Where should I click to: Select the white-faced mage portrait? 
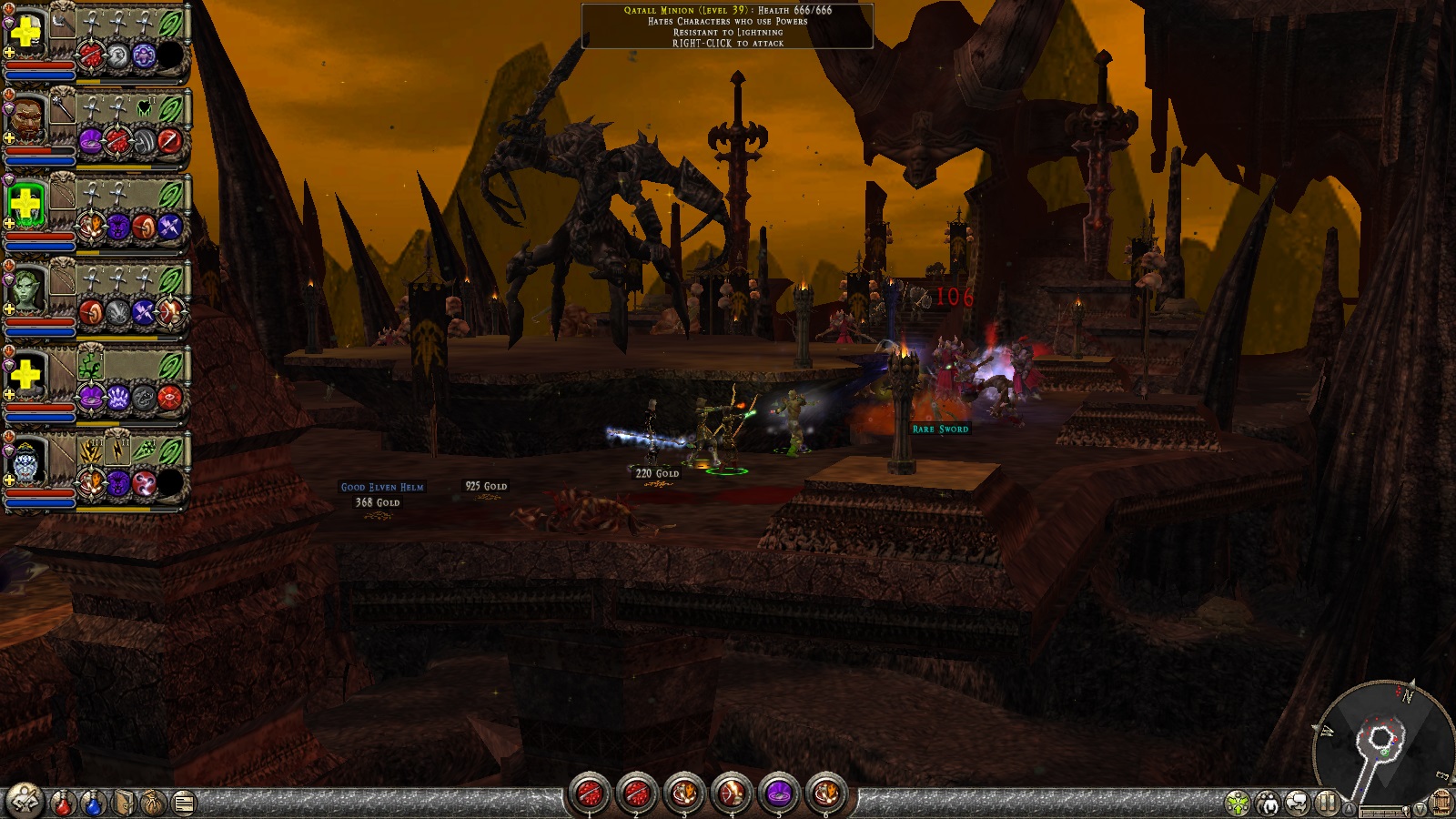[x=25, y=464]
